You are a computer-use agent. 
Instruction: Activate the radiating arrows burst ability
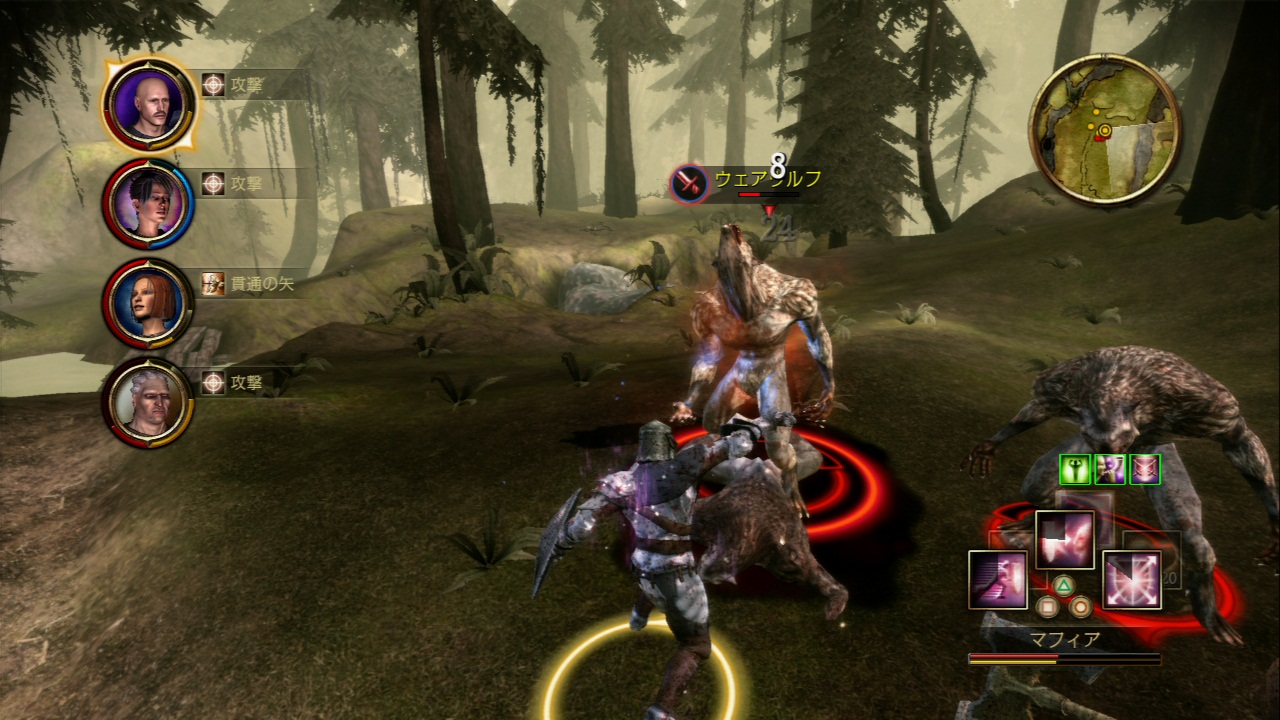pyautogui.click(x=1131, y=579)
